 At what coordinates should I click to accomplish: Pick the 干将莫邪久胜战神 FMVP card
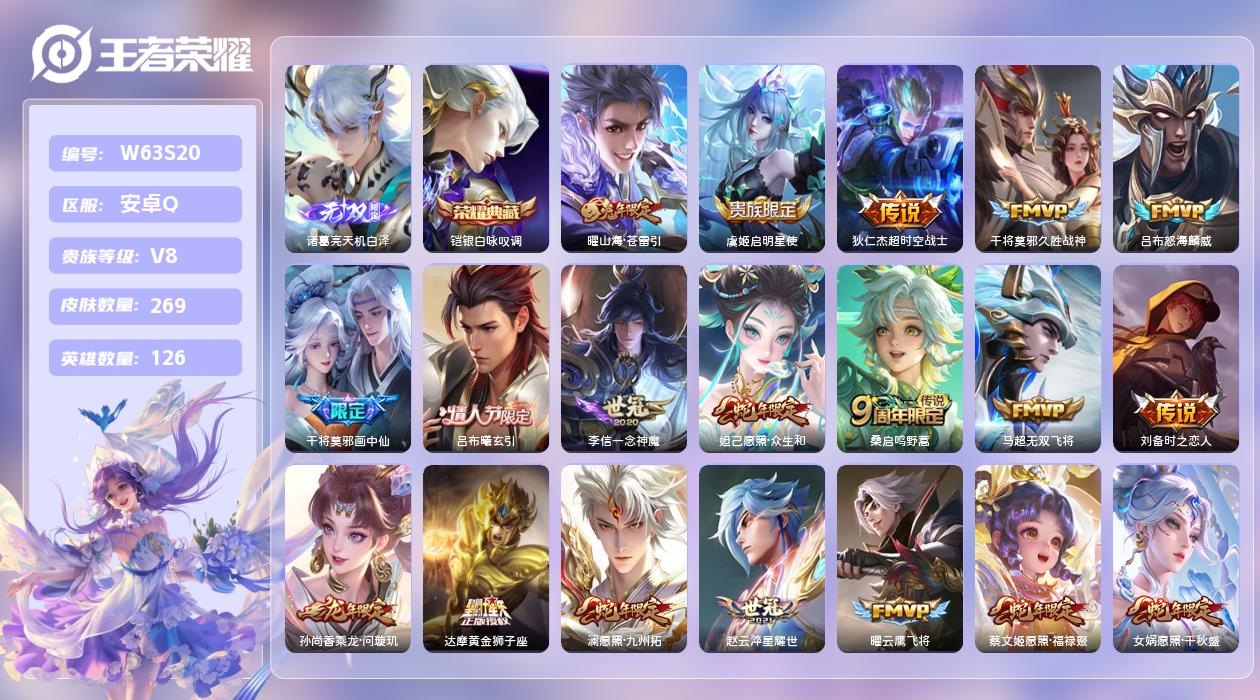[1038, 158]
